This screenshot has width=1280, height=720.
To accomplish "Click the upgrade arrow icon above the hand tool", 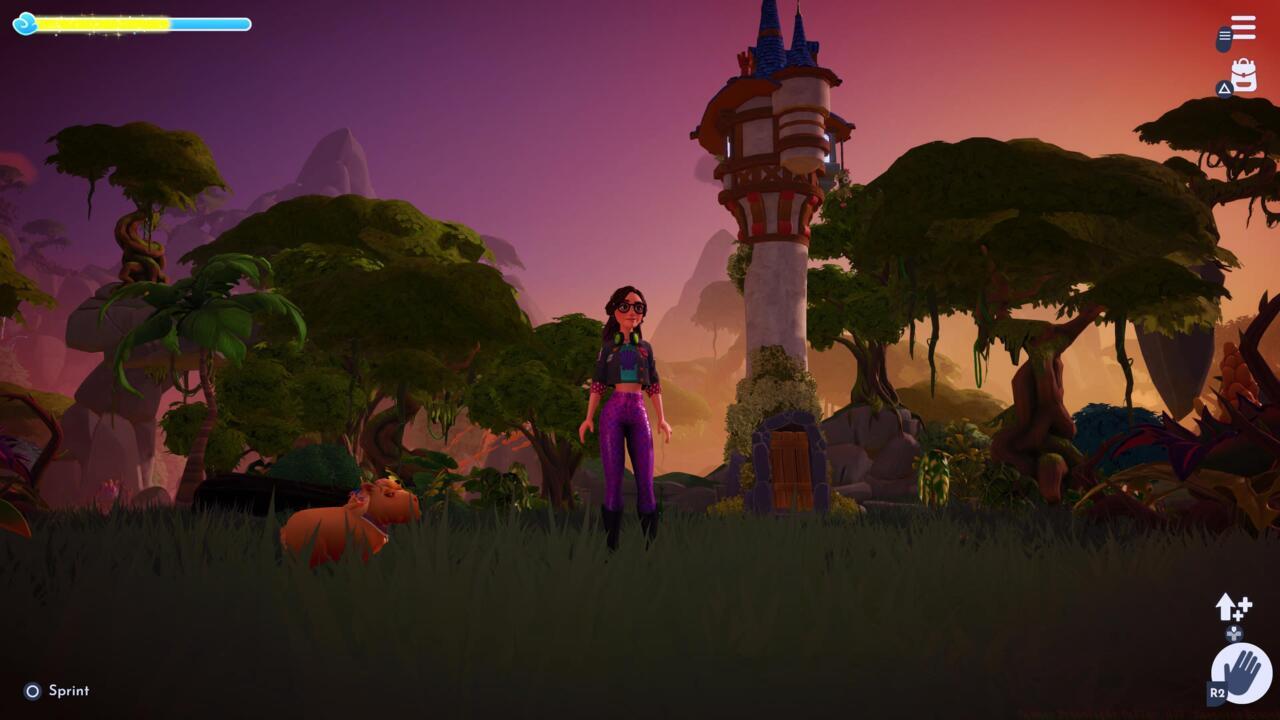I will coord(1224,608).
